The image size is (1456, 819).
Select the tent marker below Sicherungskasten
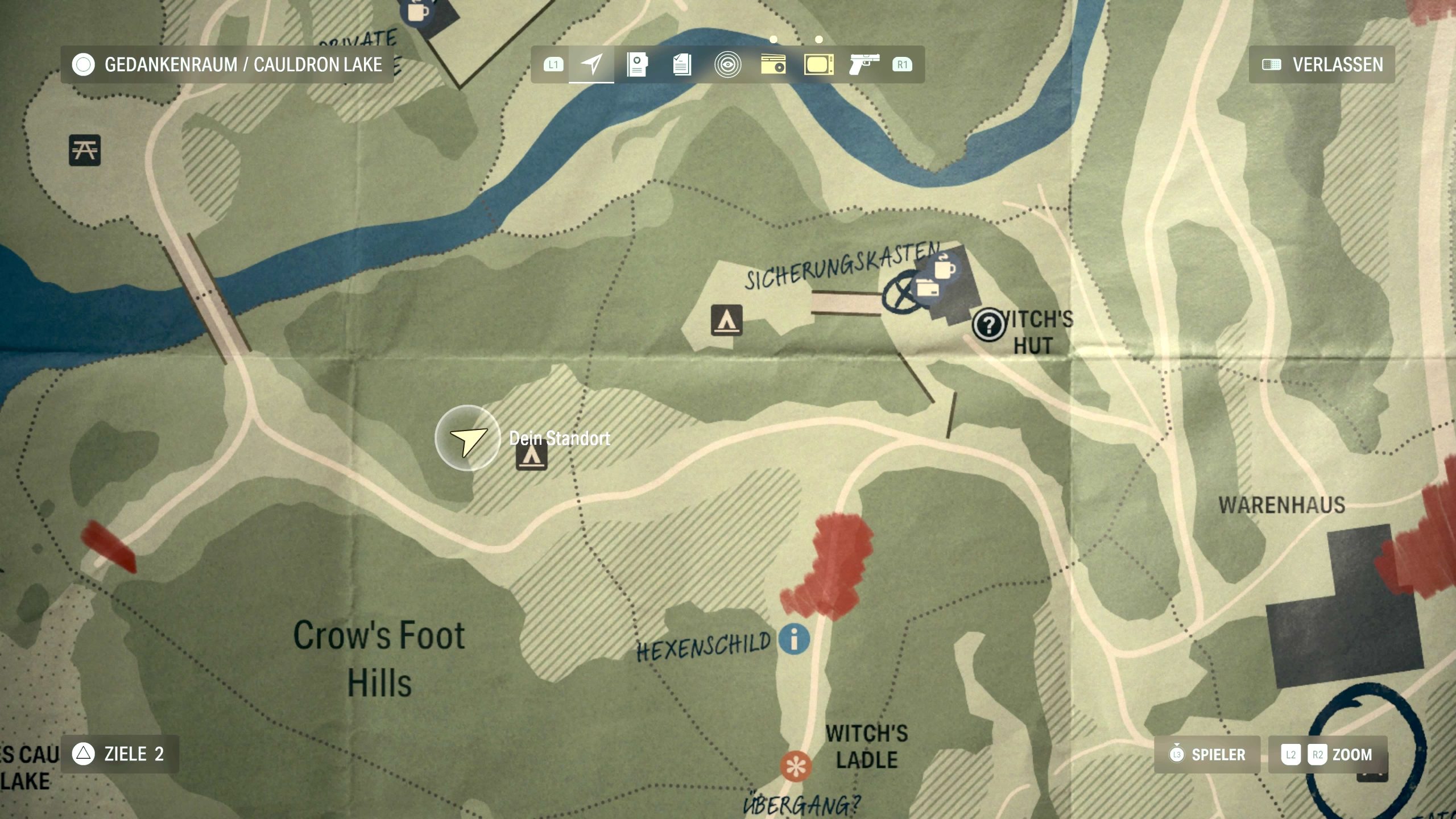(x=726, y=320)
